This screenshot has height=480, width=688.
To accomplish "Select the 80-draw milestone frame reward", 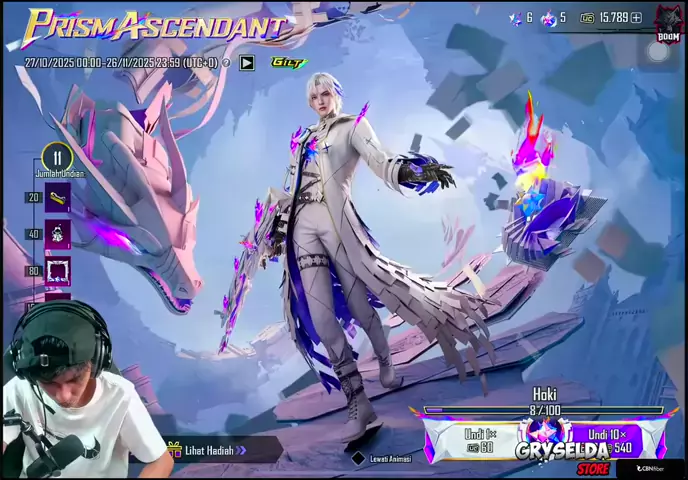I will tap(58, 270).
